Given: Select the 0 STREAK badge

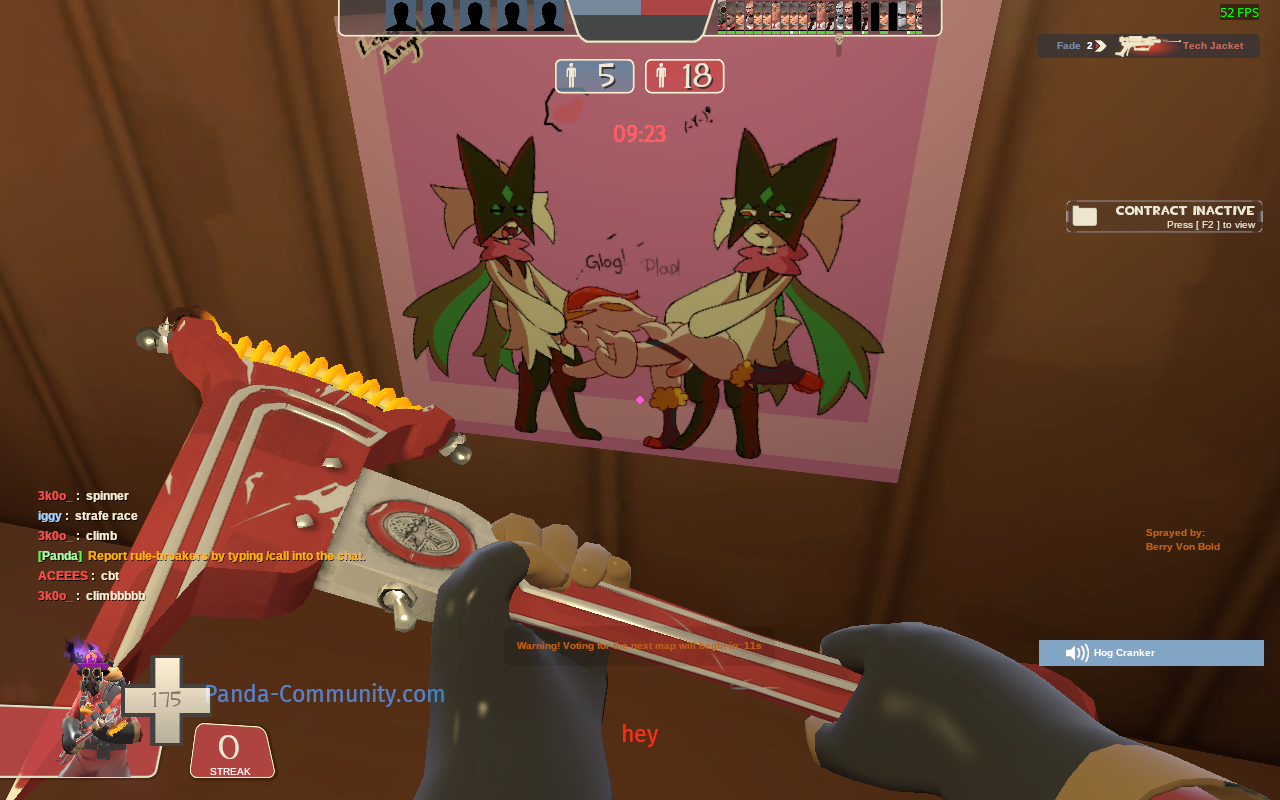Looking at the screenshot, I should pyautogui.click(x=231, y=751).
